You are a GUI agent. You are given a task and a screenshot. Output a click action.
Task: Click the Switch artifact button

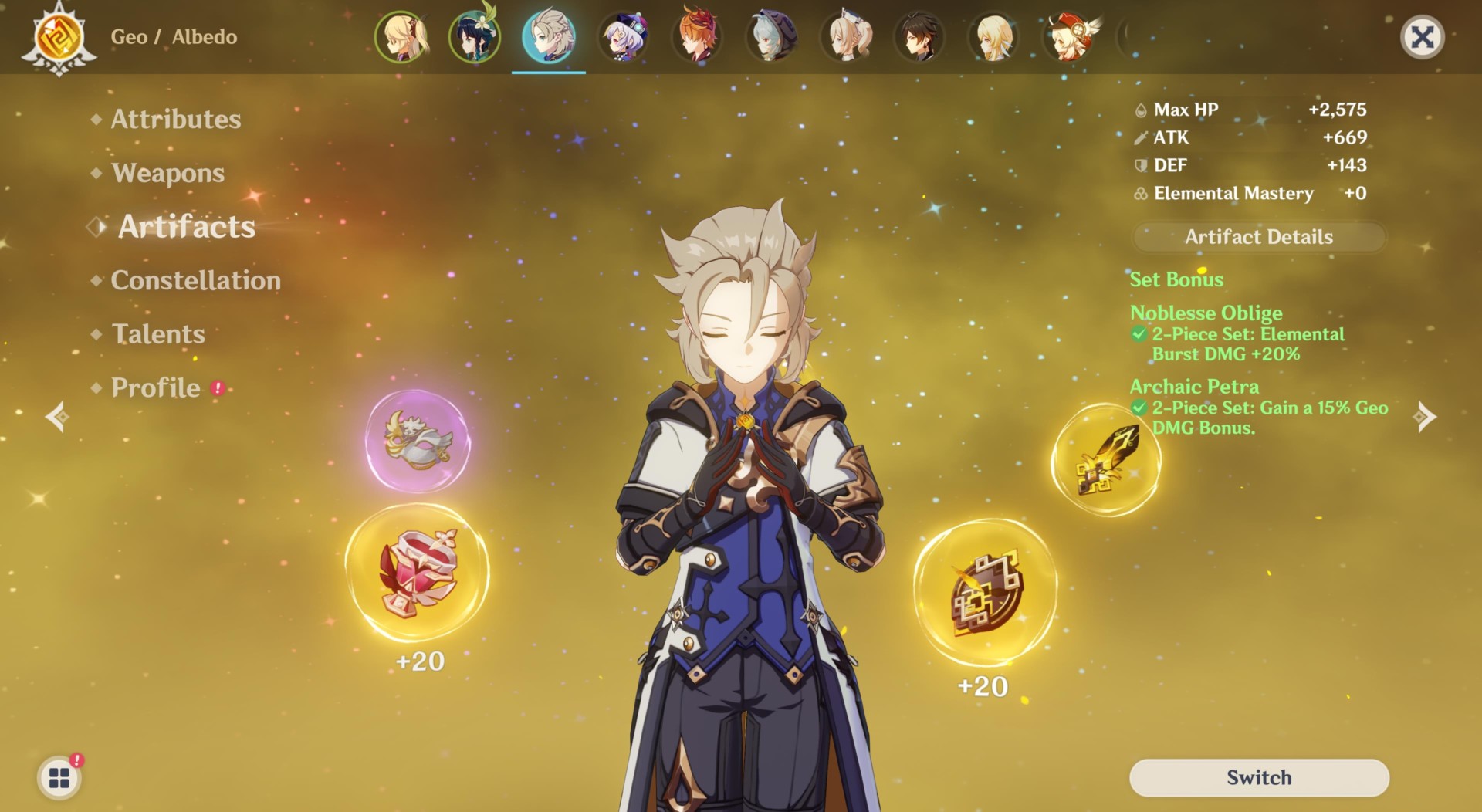coord(1259,777)
